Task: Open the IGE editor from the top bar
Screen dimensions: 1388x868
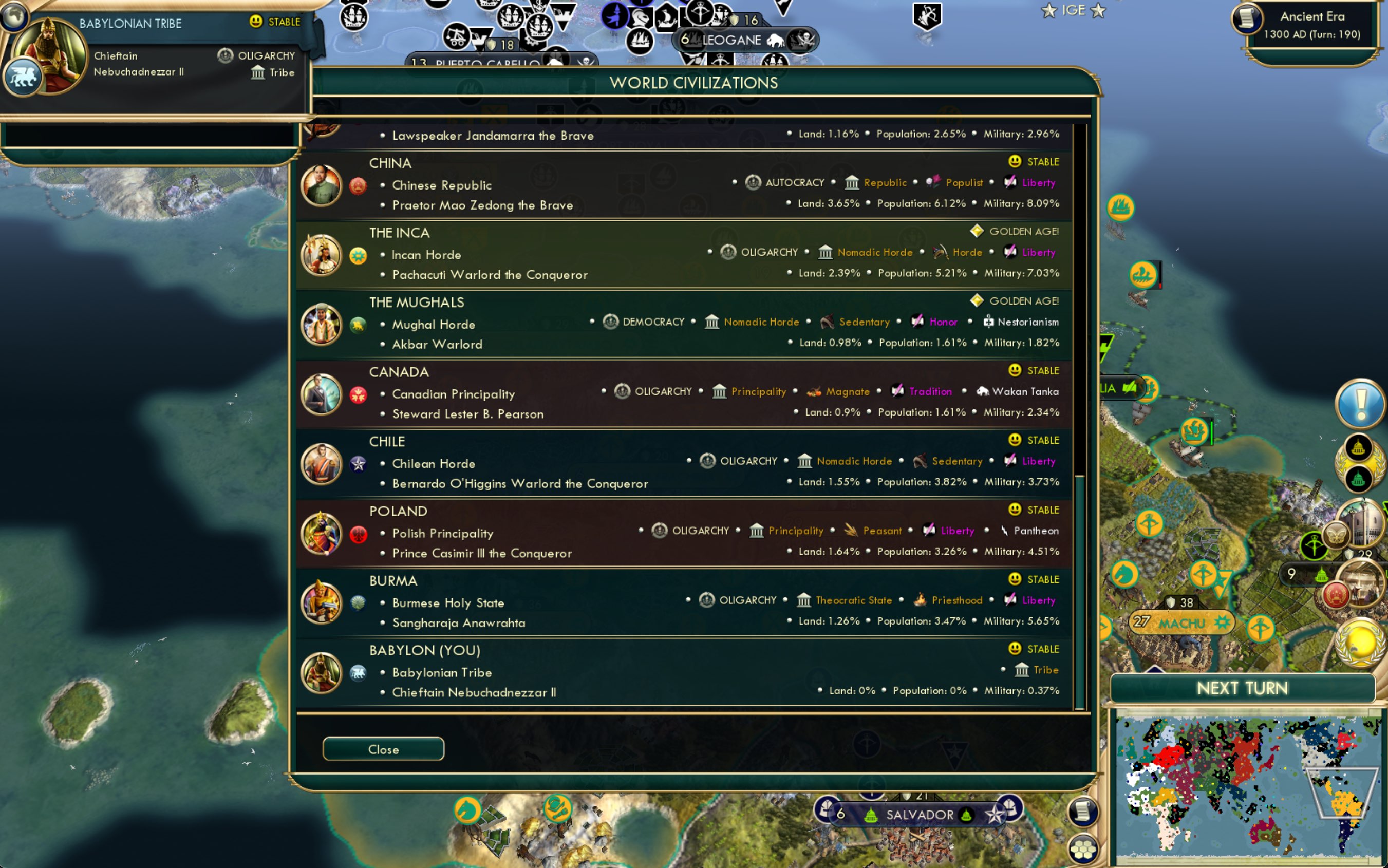Action: [1073, 10]
